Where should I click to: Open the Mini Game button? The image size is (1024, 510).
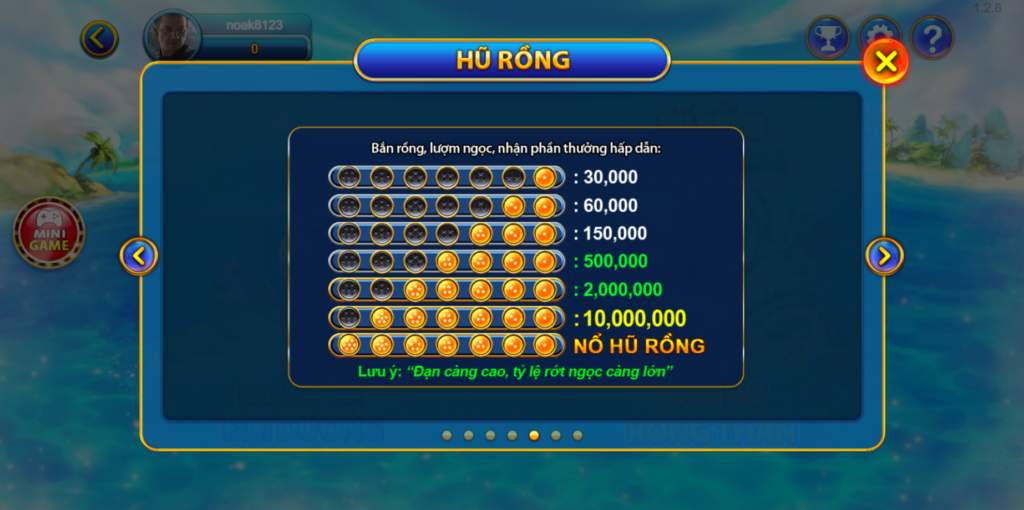coord(49,232)
